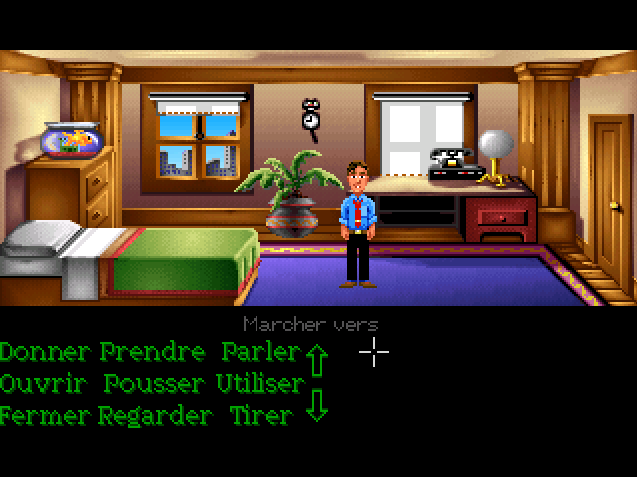Activate the Utiliser verb
Screen dimensions: 637x477
(x=259, y=383)
